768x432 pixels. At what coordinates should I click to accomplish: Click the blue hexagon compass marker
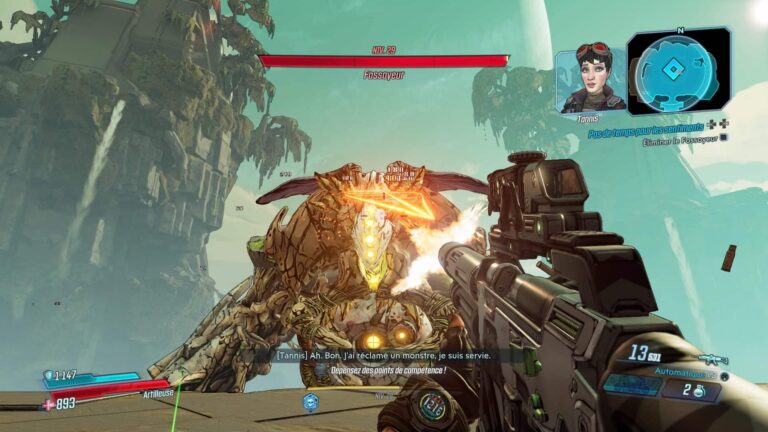[x=310, y=401]
